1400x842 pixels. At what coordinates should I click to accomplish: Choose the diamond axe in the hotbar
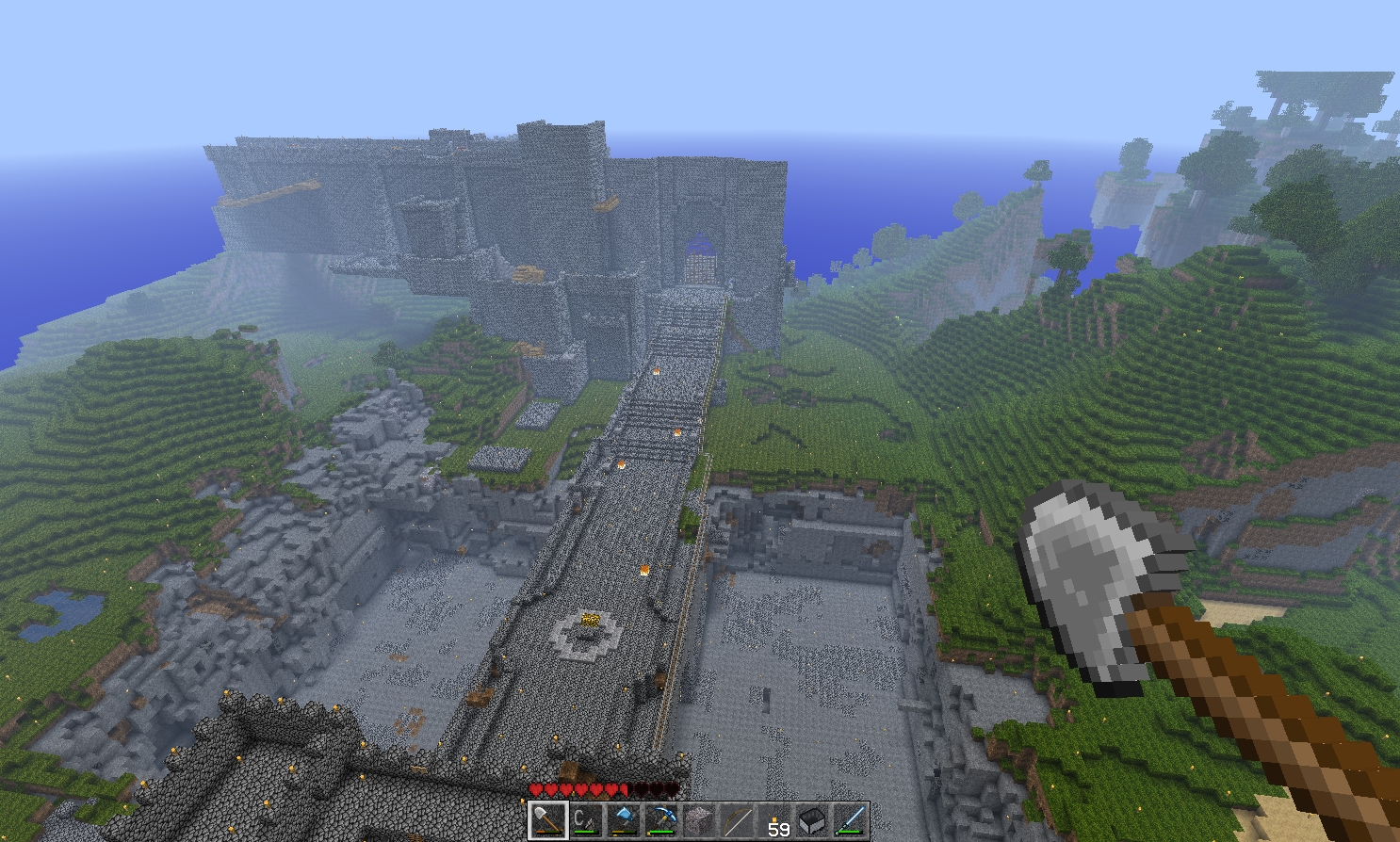click(x=623, y=820)
